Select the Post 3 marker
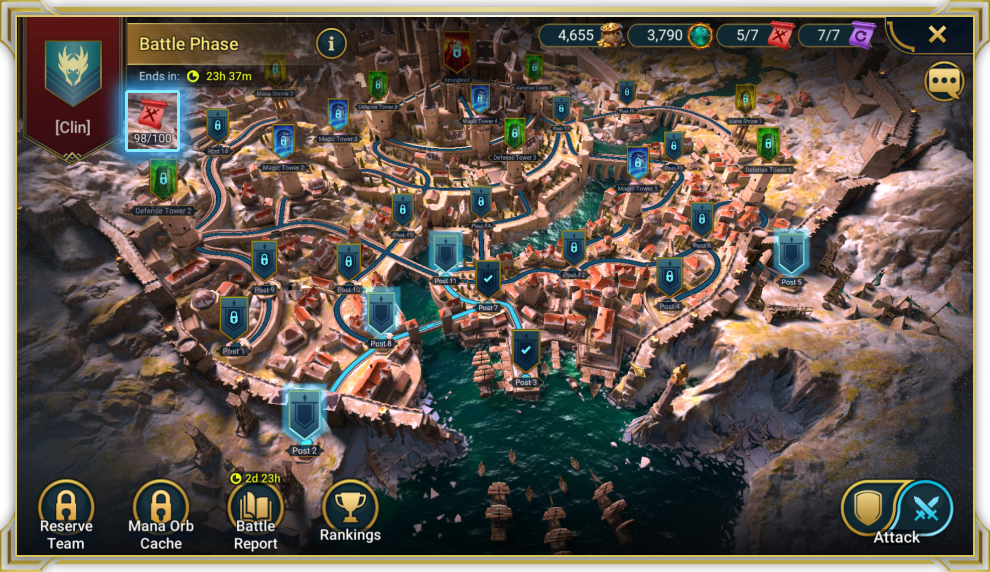The height and width of the screenshot is (572, 990). 526,351
